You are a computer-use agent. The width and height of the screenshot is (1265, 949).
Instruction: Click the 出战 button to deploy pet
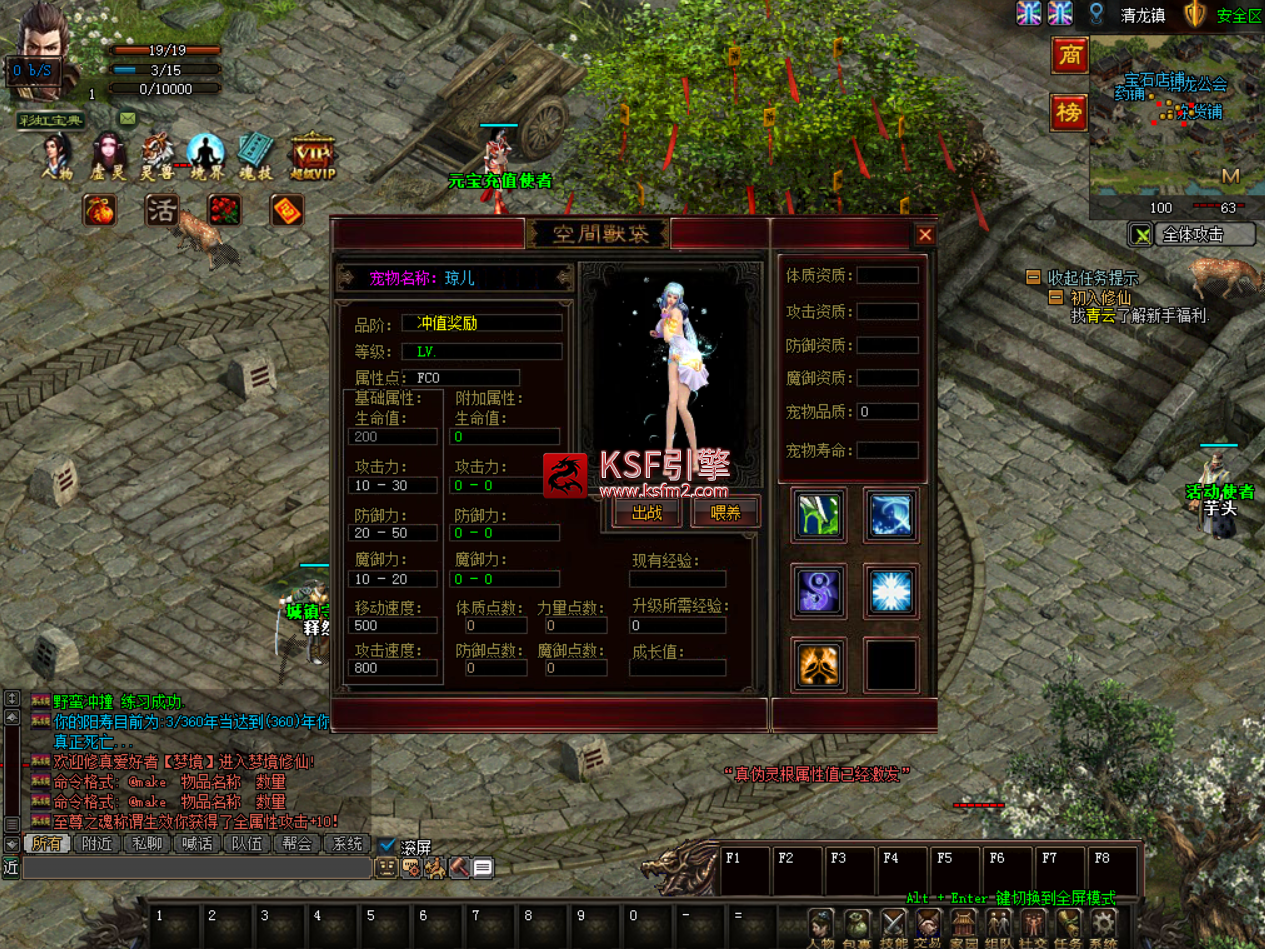[x=647, y=513]
